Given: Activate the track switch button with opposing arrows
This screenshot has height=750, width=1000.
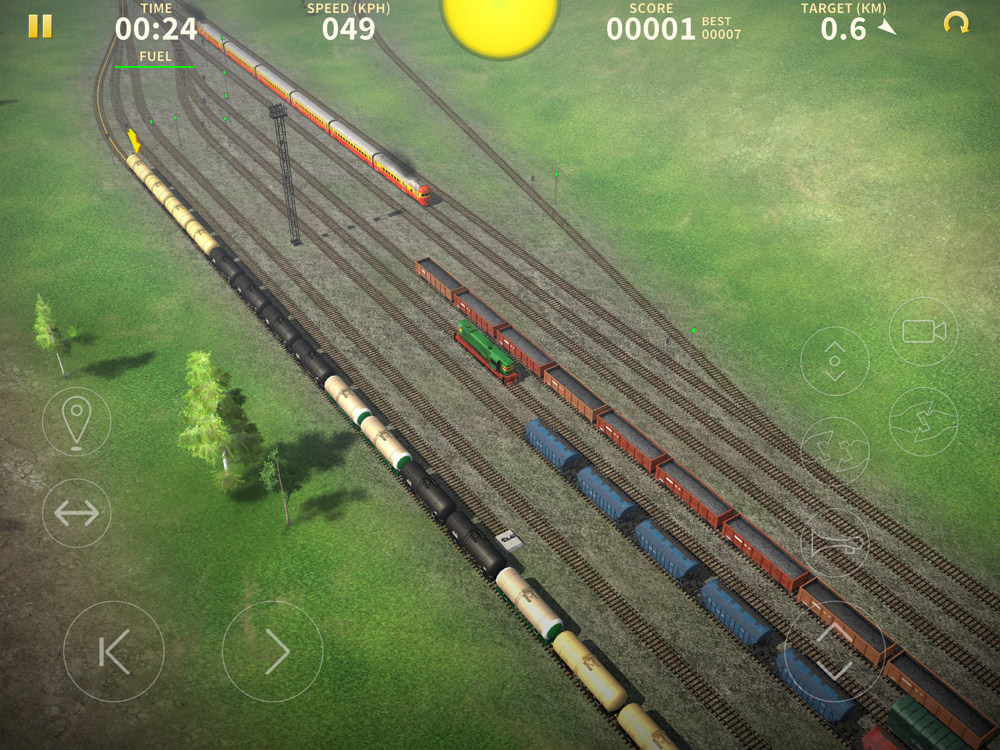Looking at the screenshot, I should [x=923, y=422].
